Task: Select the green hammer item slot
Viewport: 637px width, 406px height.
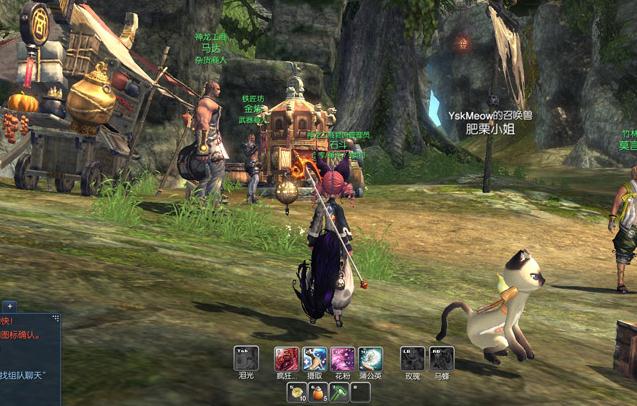Action: point(339,392)
